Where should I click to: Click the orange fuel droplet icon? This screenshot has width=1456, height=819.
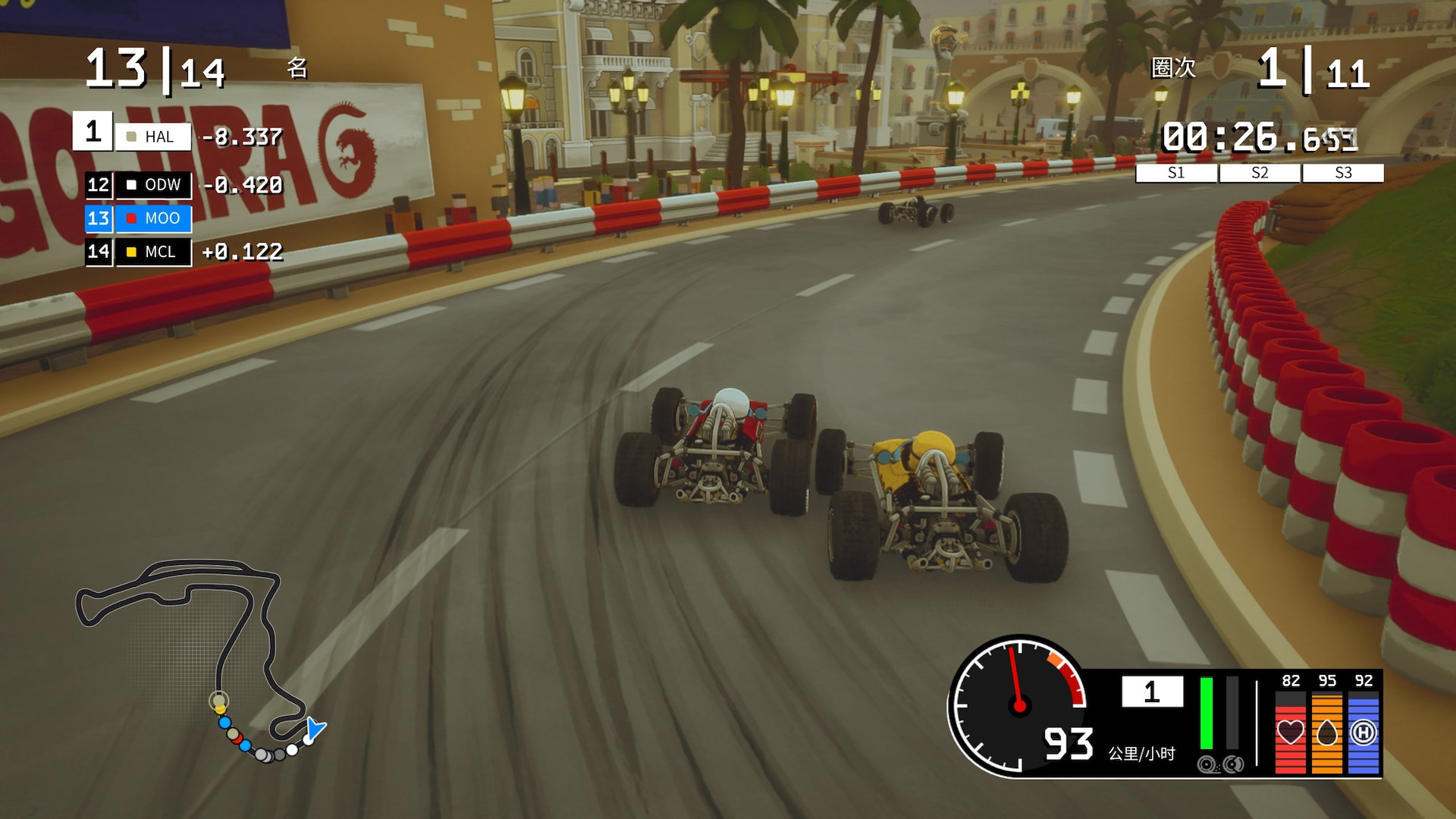coord(1326,733)
